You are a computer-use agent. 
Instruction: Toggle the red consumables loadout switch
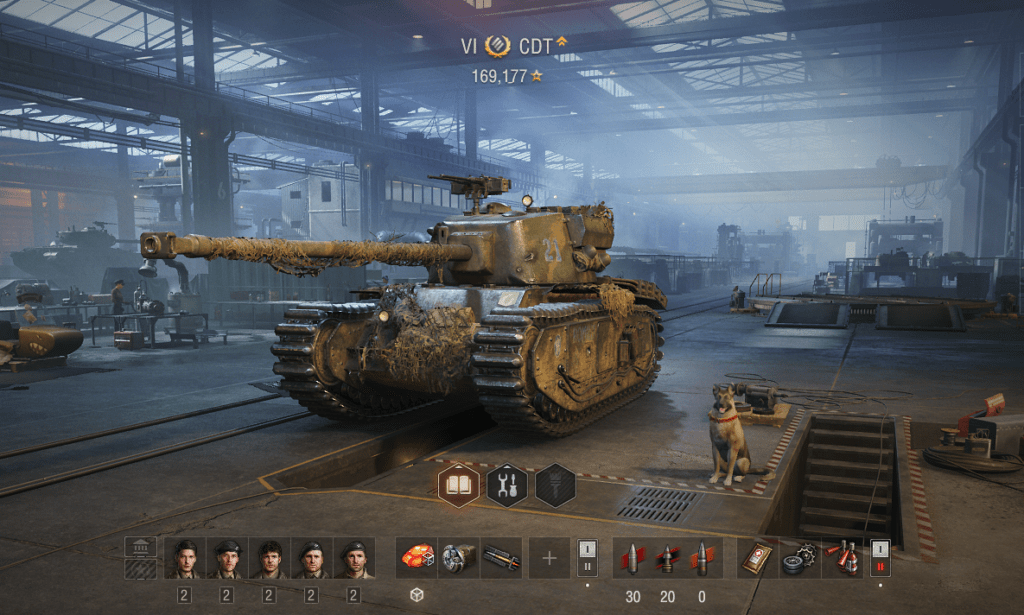pyautogui.click(x=880, y=557)
